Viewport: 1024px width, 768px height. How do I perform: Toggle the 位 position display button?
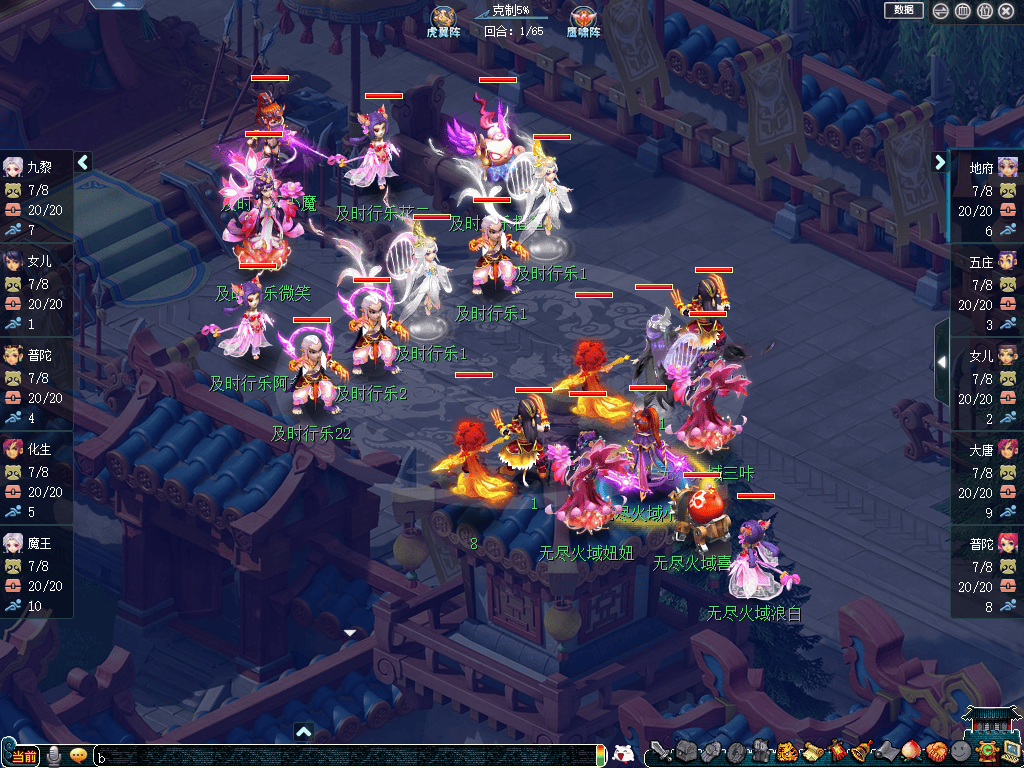click(x=984, y=11)
